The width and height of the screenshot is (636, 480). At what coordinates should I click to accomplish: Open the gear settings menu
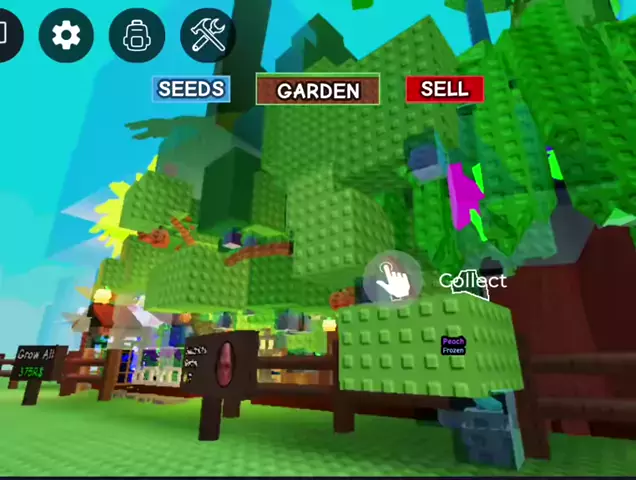point(66,36)
